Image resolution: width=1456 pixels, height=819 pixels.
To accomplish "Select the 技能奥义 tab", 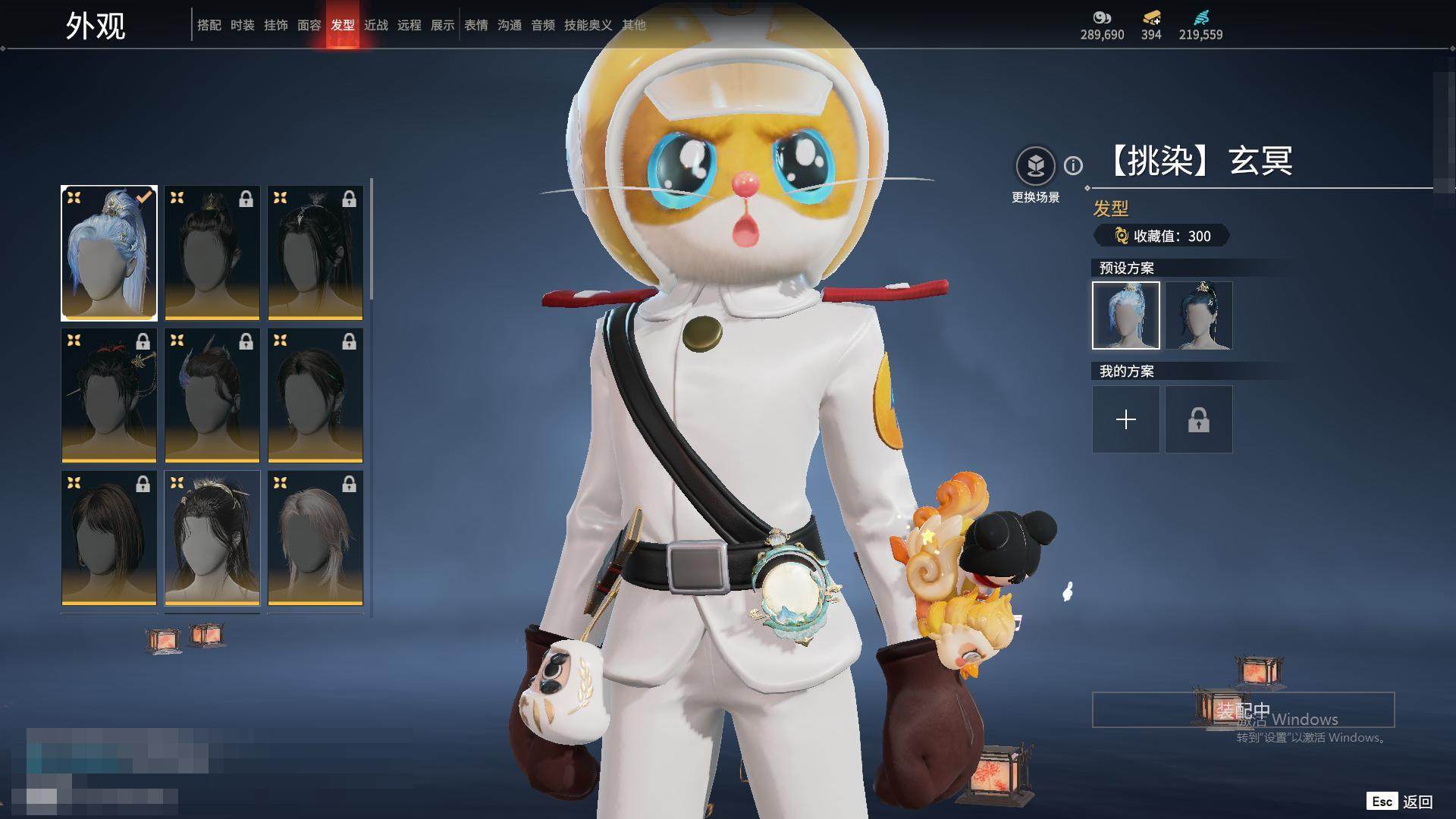I will (588, 25).
